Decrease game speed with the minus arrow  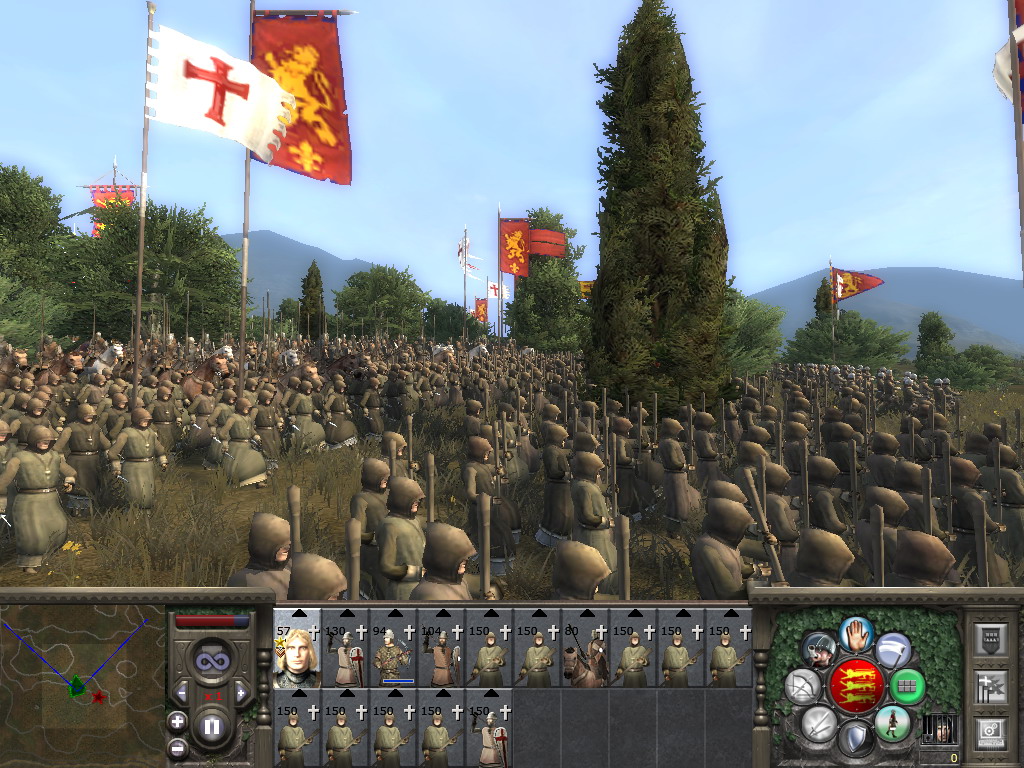[182, 692]
